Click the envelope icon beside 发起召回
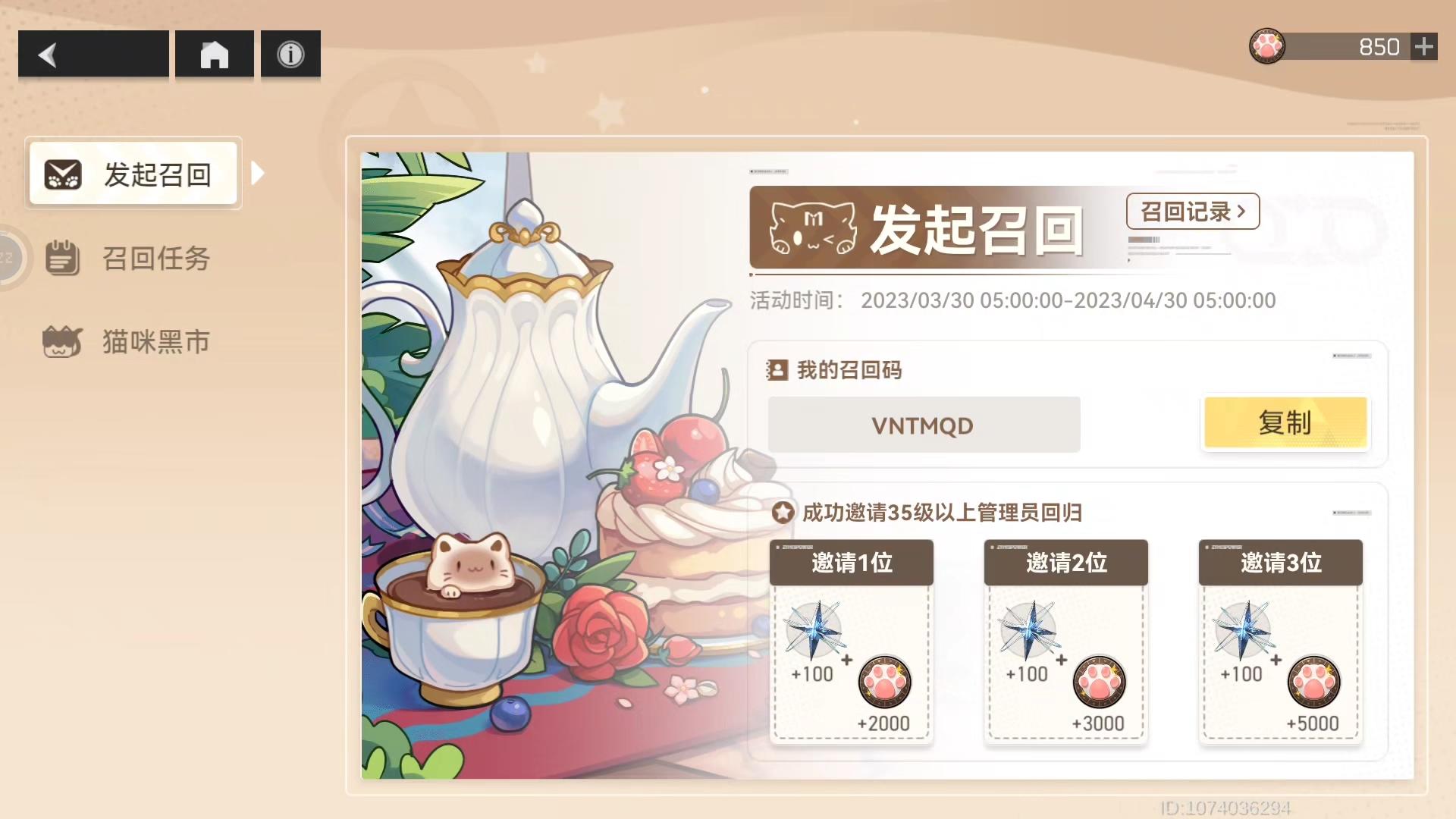This screenshot has width=1456, height=819. point(61,174)
